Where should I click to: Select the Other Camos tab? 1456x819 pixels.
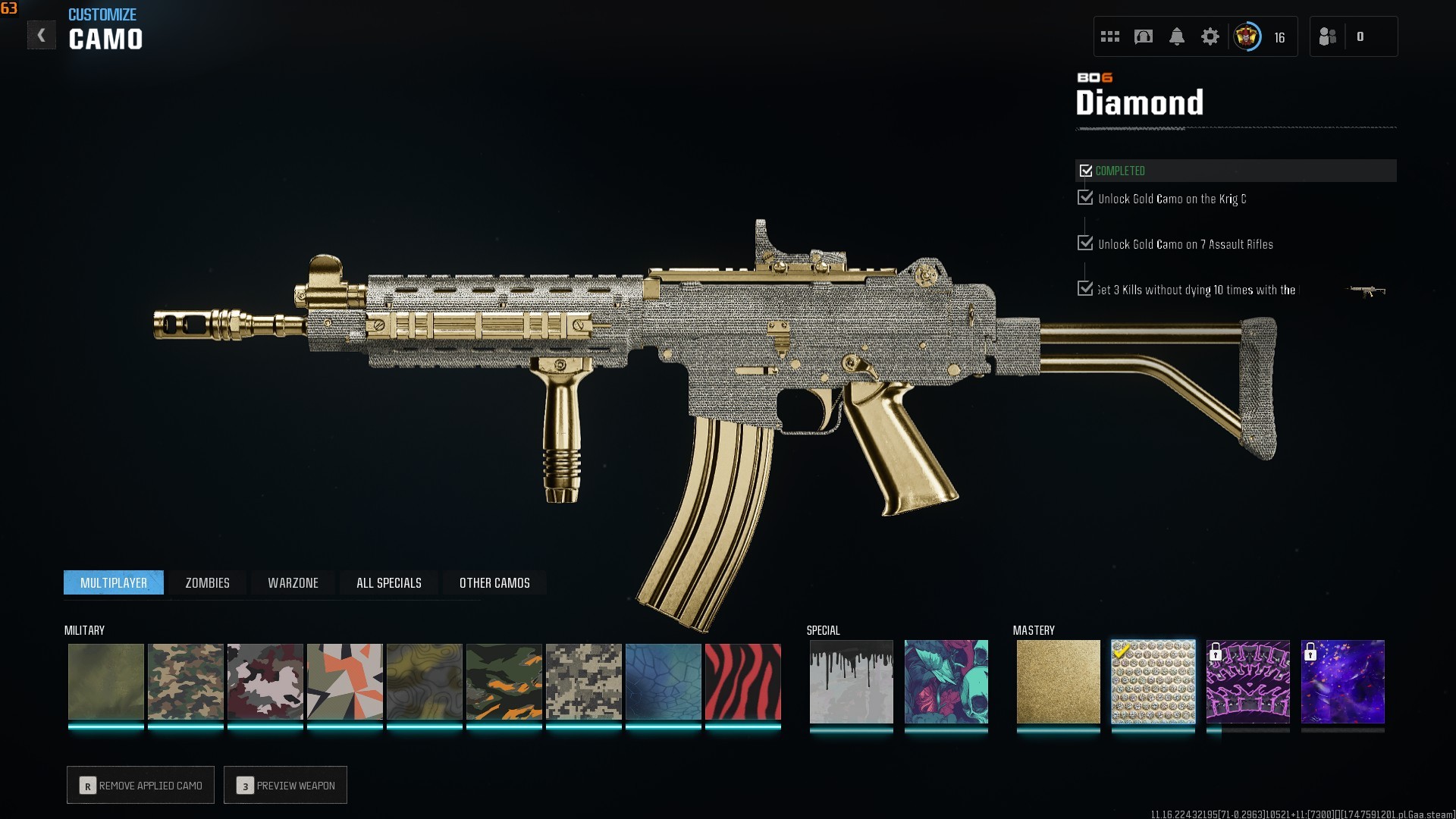(x=494, y=582)
